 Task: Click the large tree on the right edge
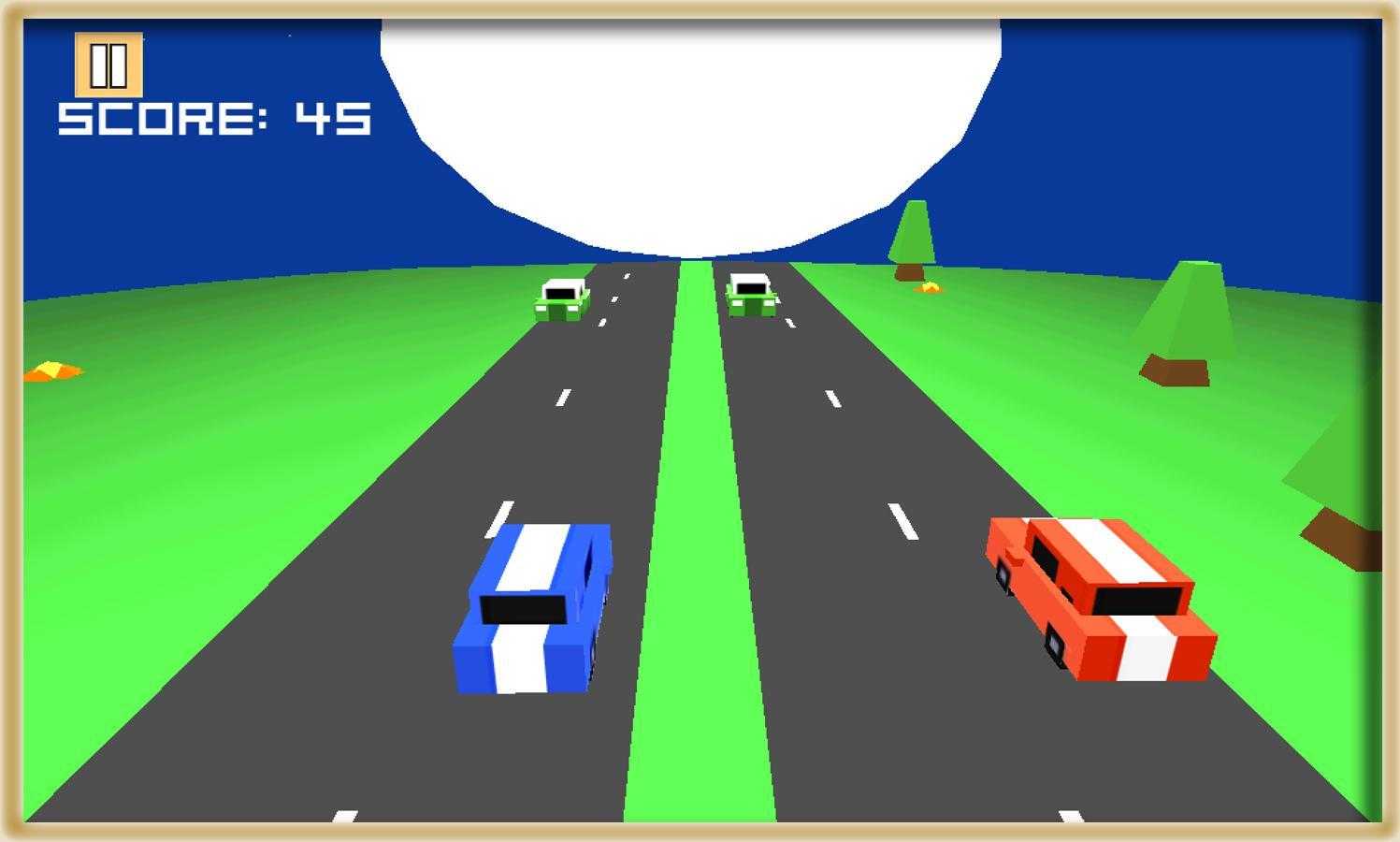point(1337,458)
